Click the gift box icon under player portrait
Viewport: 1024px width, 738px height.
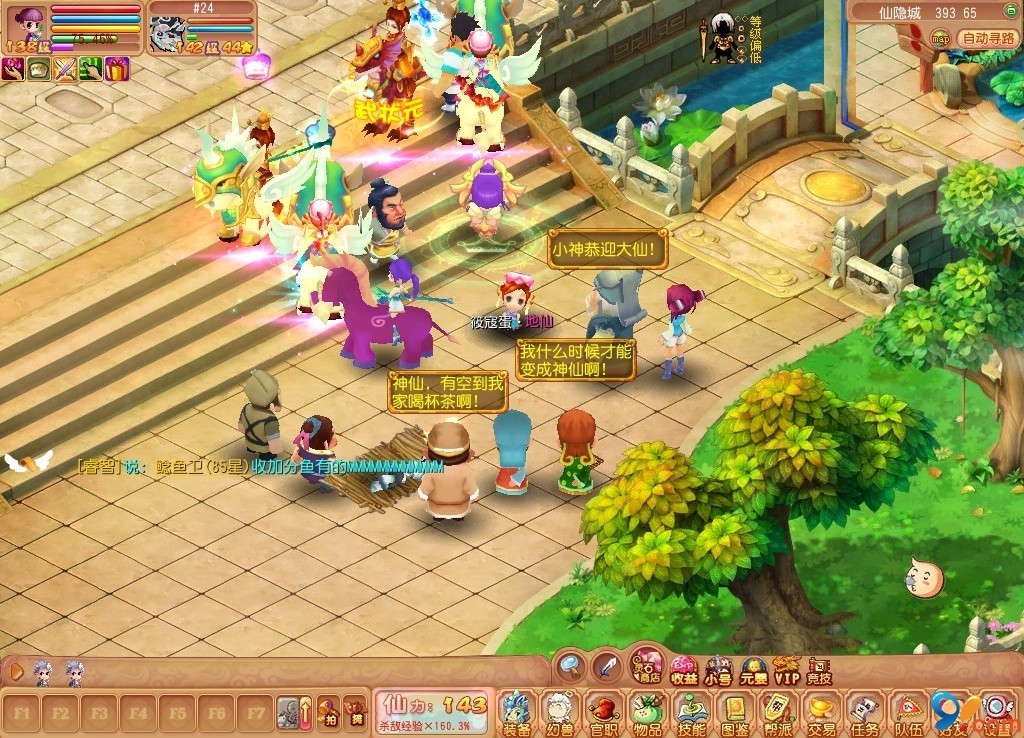click(x=117, y=69)
